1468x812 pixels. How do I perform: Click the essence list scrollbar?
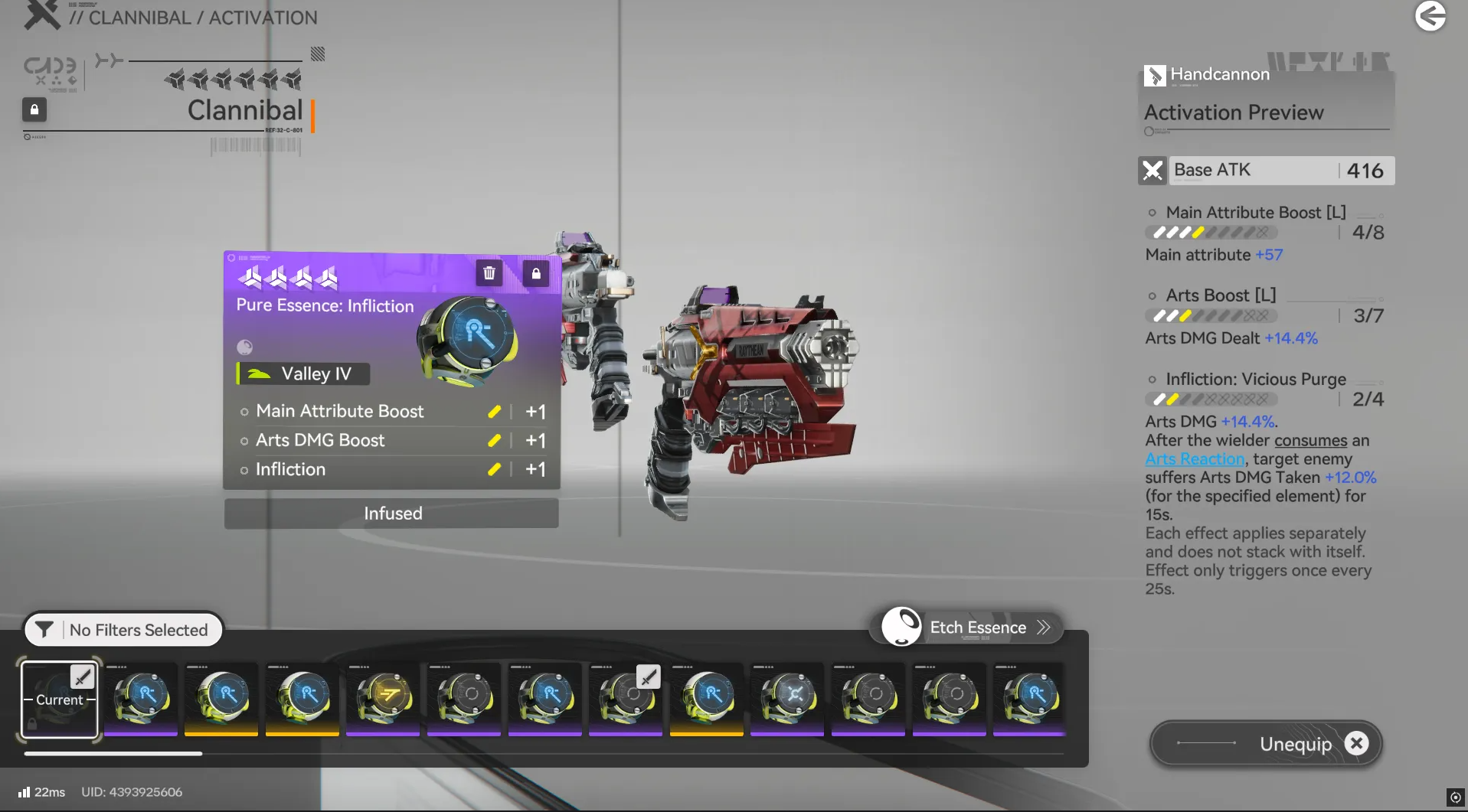(x=113, y=754)
